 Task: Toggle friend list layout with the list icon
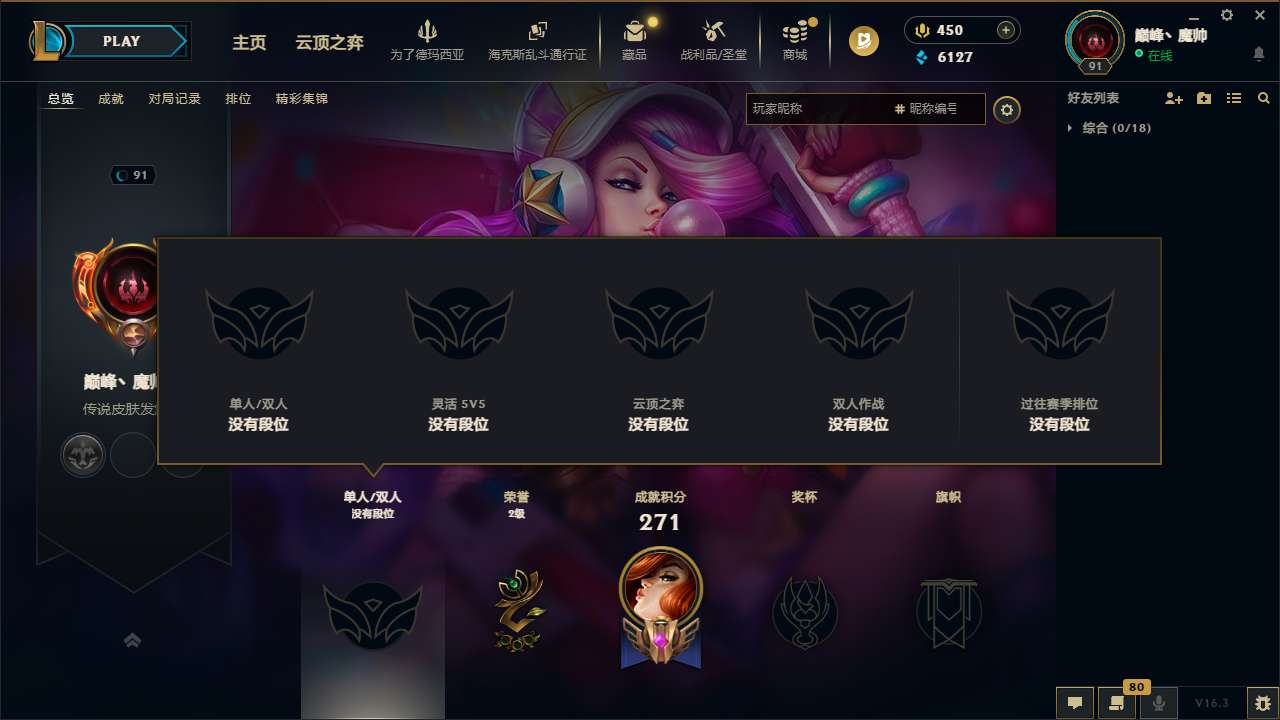[1233, 98]
